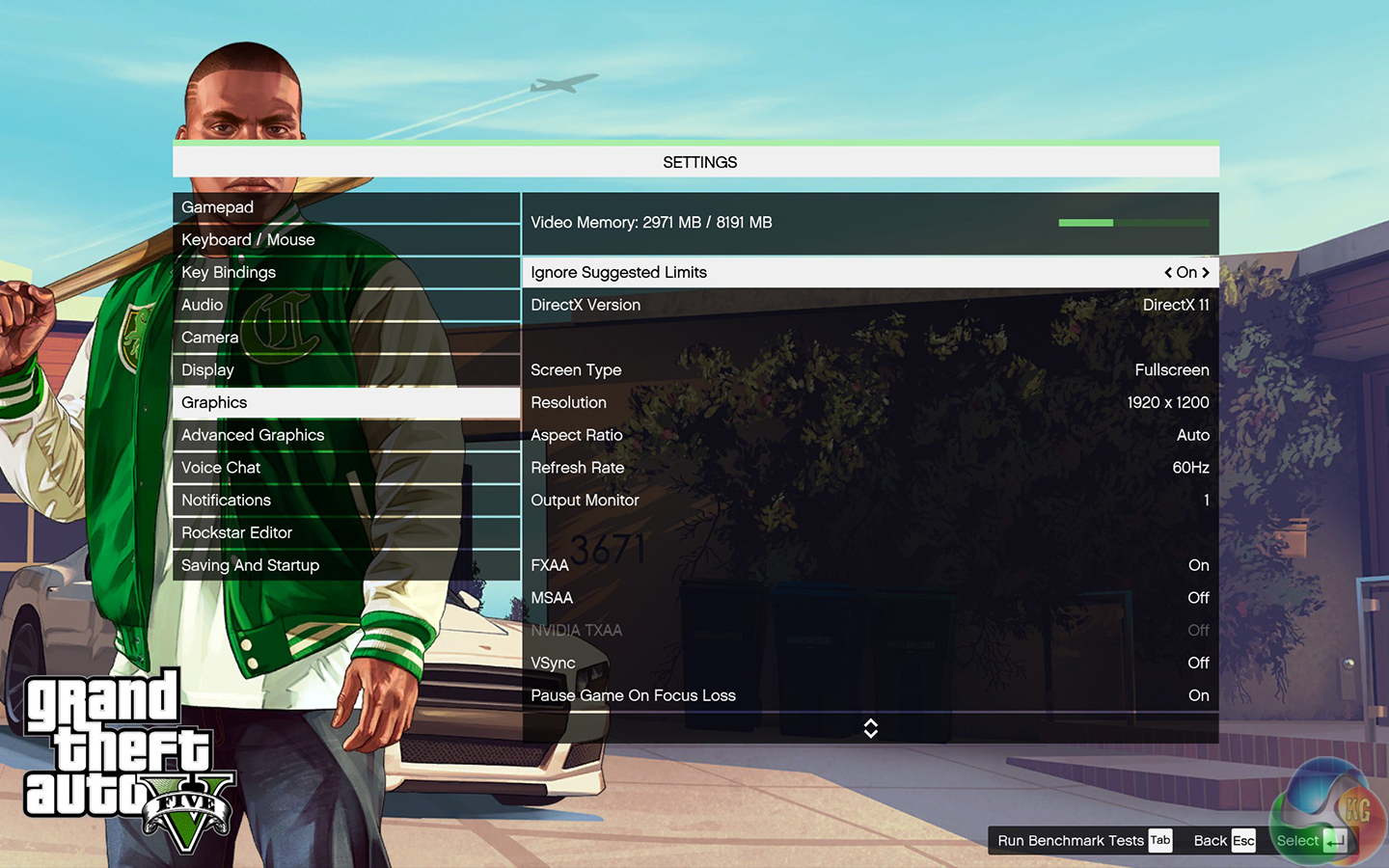Switch to Camera settings
The width and height of the screenshot is (1389, 868).
(345, 338)
